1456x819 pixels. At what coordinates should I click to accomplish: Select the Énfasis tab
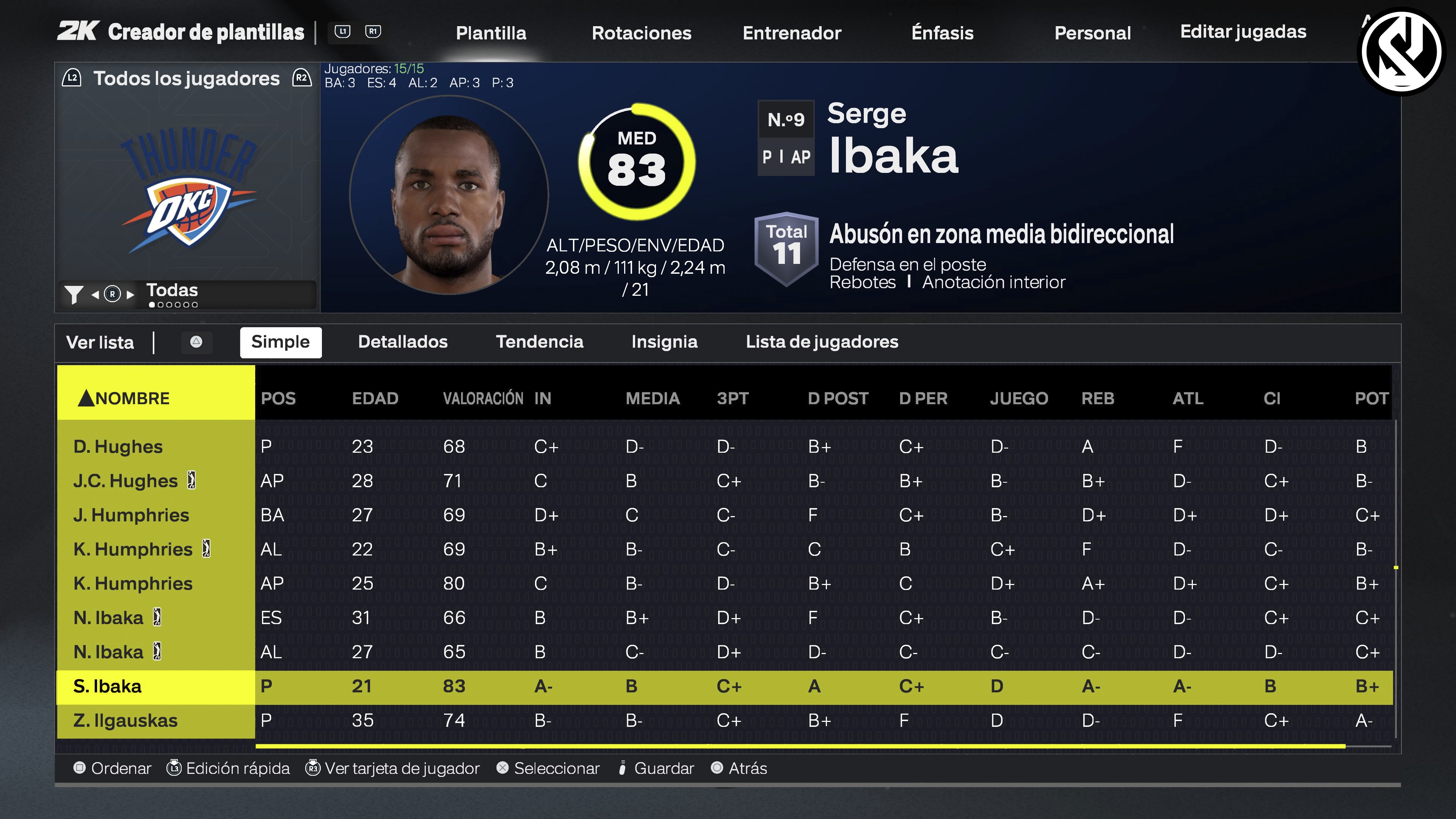(x=942, y=33)
